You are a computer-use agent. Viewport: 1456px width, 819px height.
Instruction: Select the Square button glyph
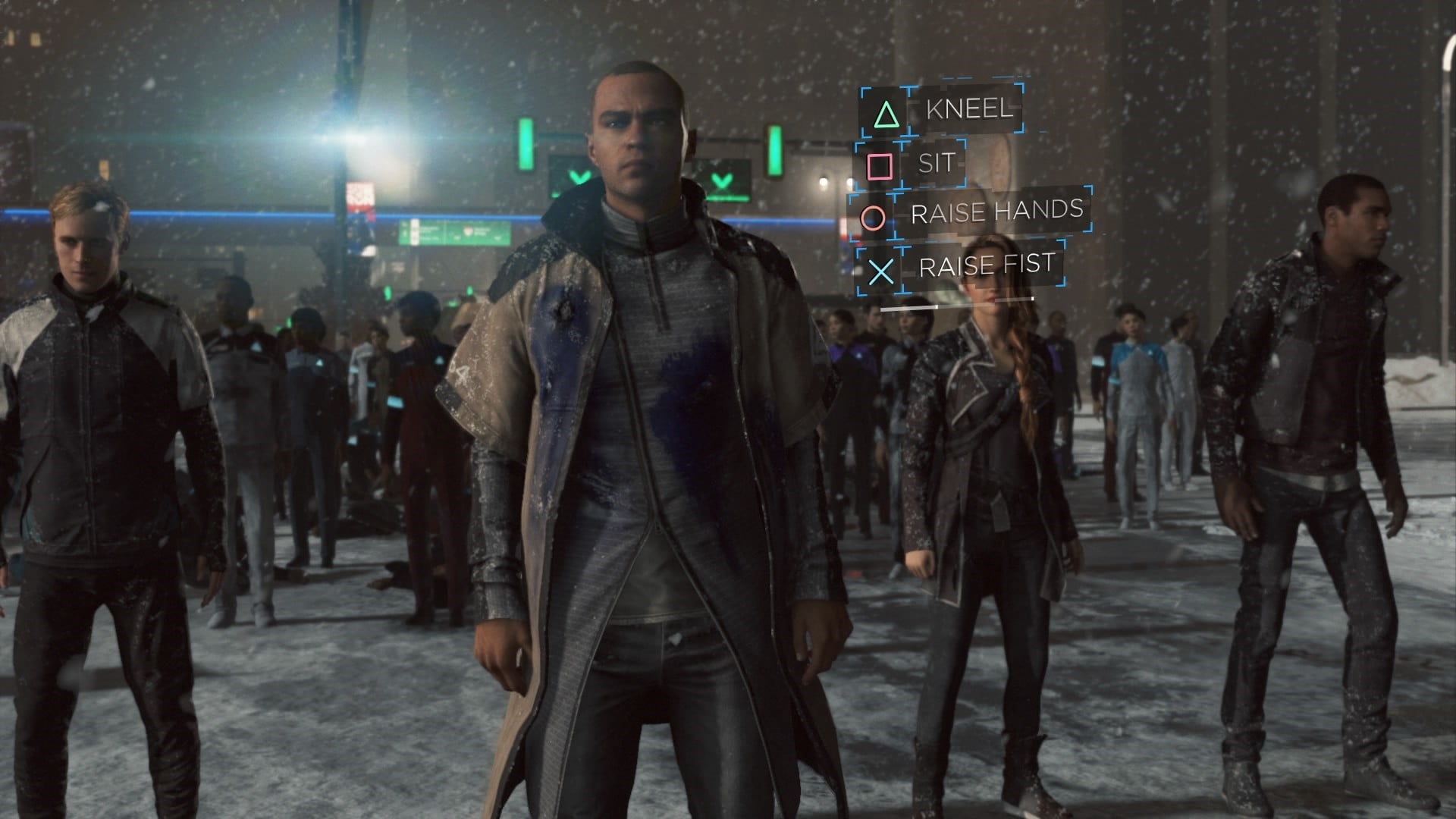(880, 165)
